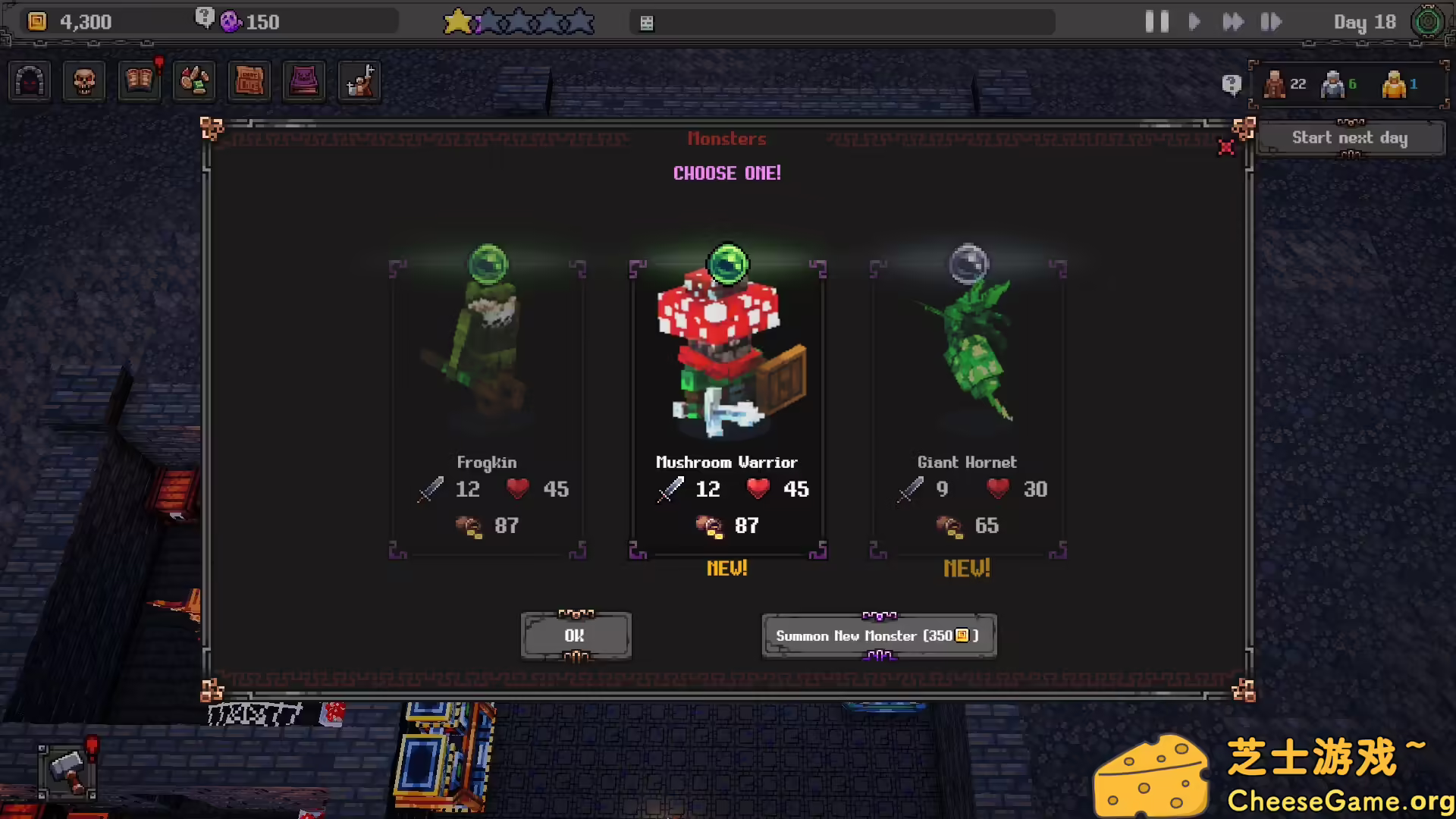Close the Monsters window with the red X

click(1225, 147)
